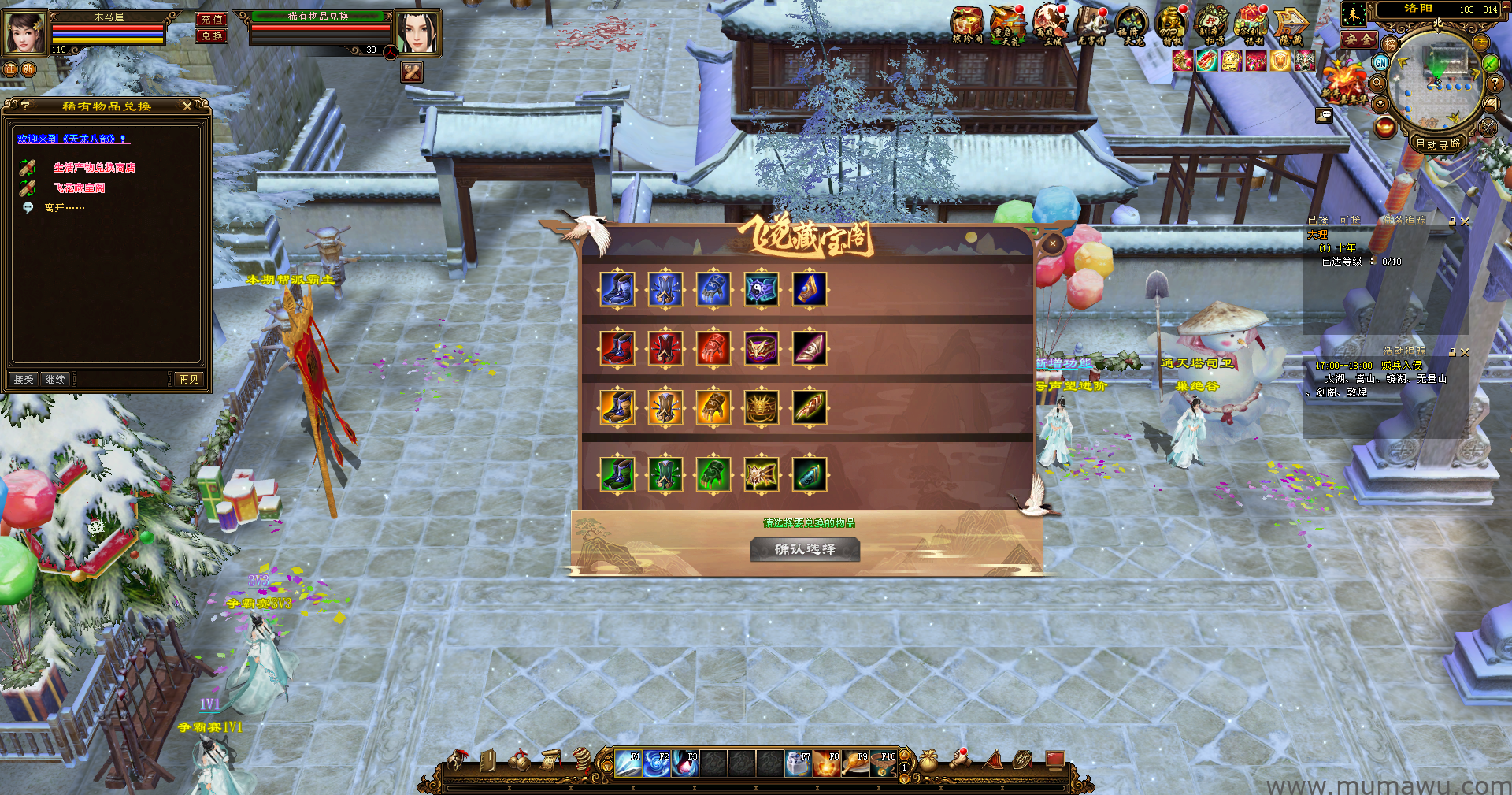Select the 离开 leave option

click(64, 208)
